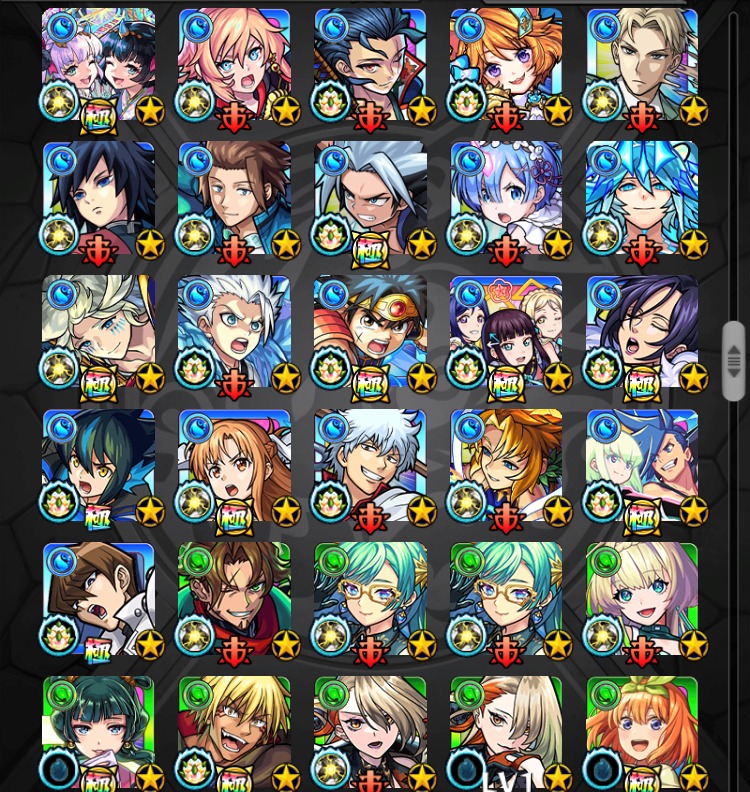This screenshot has width=750, height=792.
Task: Choose the blonde girl with green background
Action: tap(642, 600)
